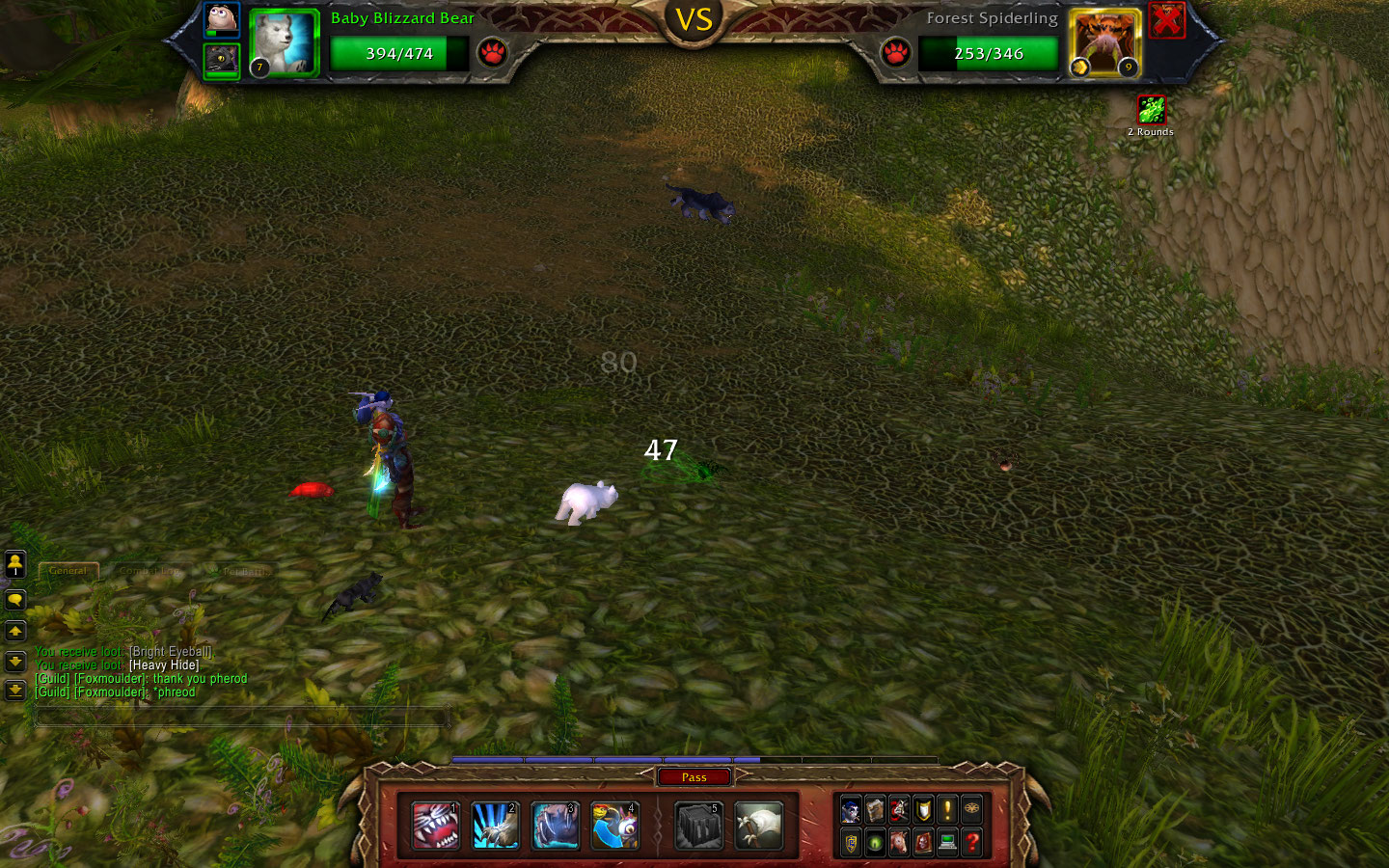Screen dimensions: 1389x868
Task: Open the character info micro button
Action: pos(851,810)
